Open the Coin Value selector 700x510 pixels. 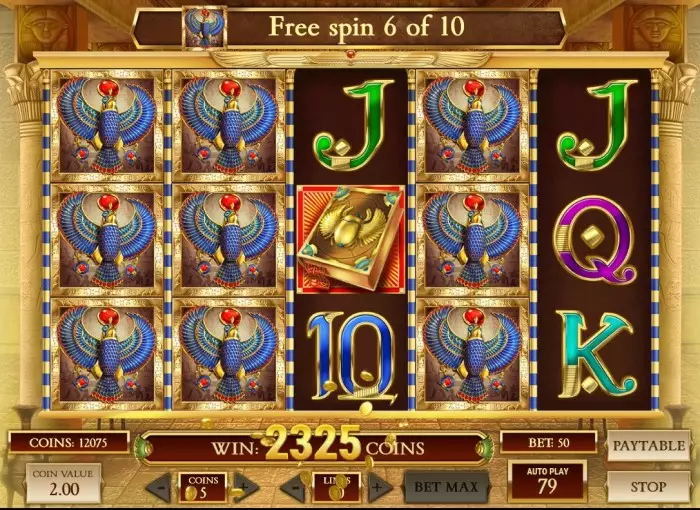[62, 483]
